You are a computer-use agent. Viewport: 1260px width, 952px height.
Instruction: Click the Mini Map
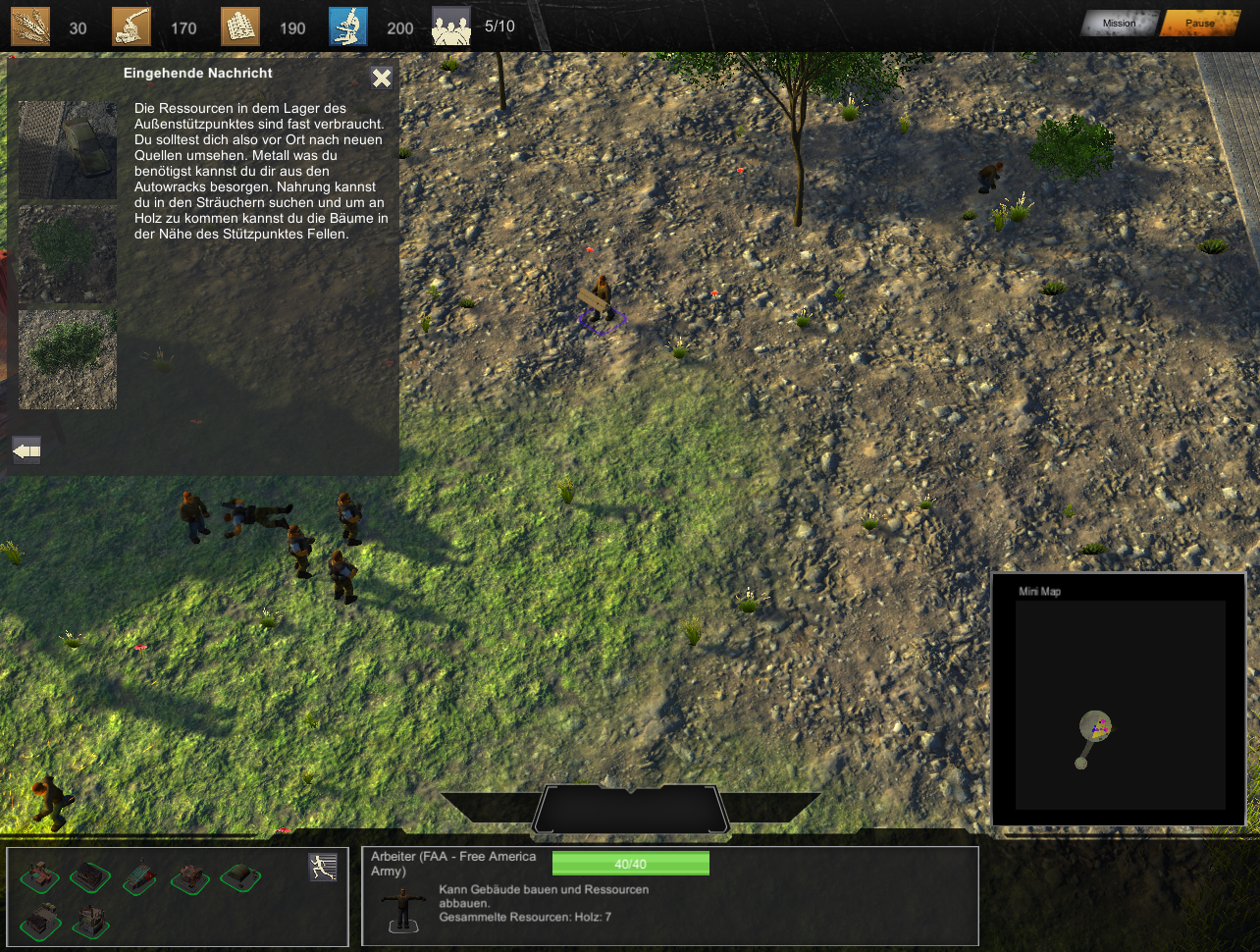pos(1120,704)
